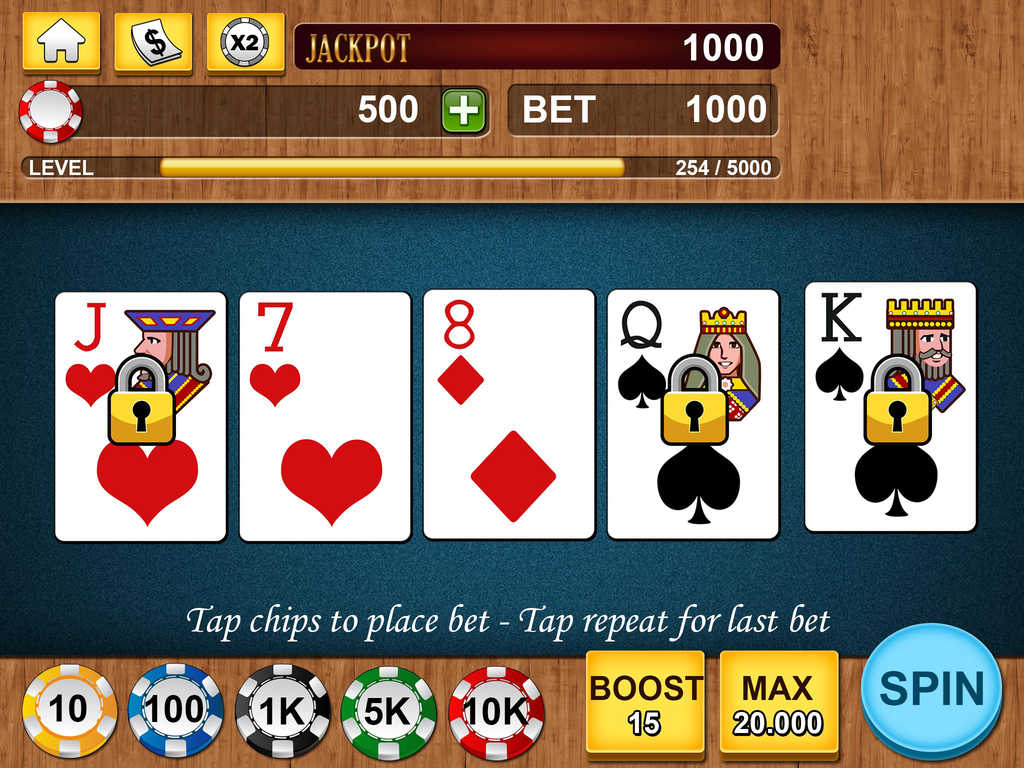Bet with the blue 100 chip
The height and width of the screenshot is (768, 1024).
click(175, 710)
